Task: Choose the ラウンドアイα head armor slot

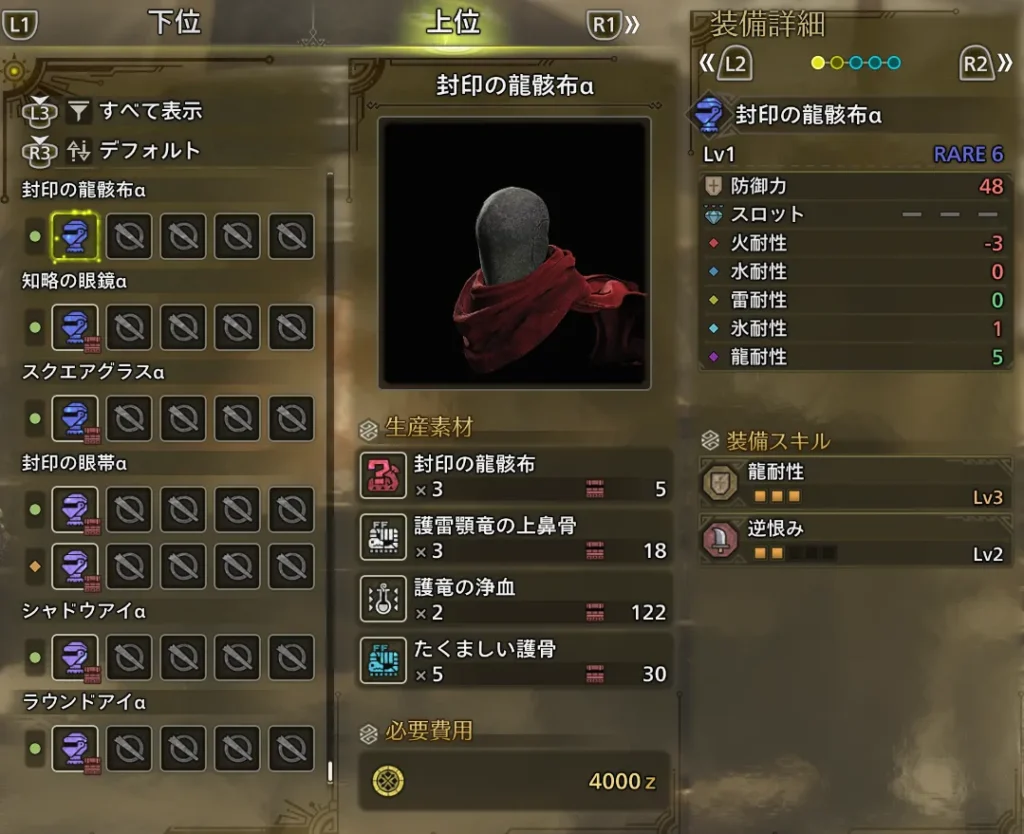Action: 75,748
